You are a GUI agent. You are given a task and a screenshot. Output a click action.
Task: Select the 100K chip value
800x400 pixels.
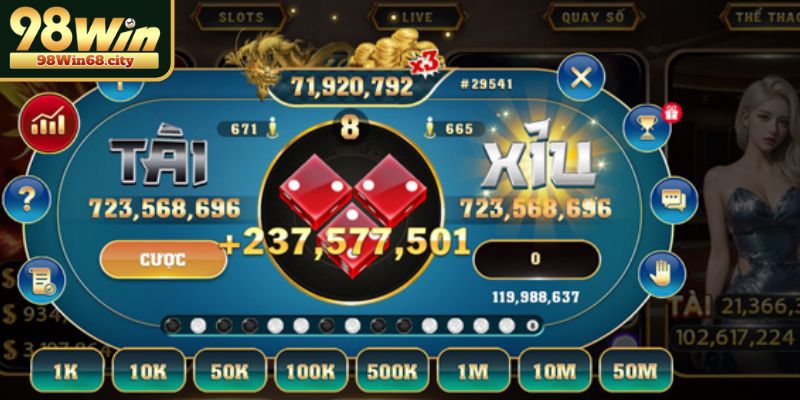pyautogui.click(x=310, y=371)
